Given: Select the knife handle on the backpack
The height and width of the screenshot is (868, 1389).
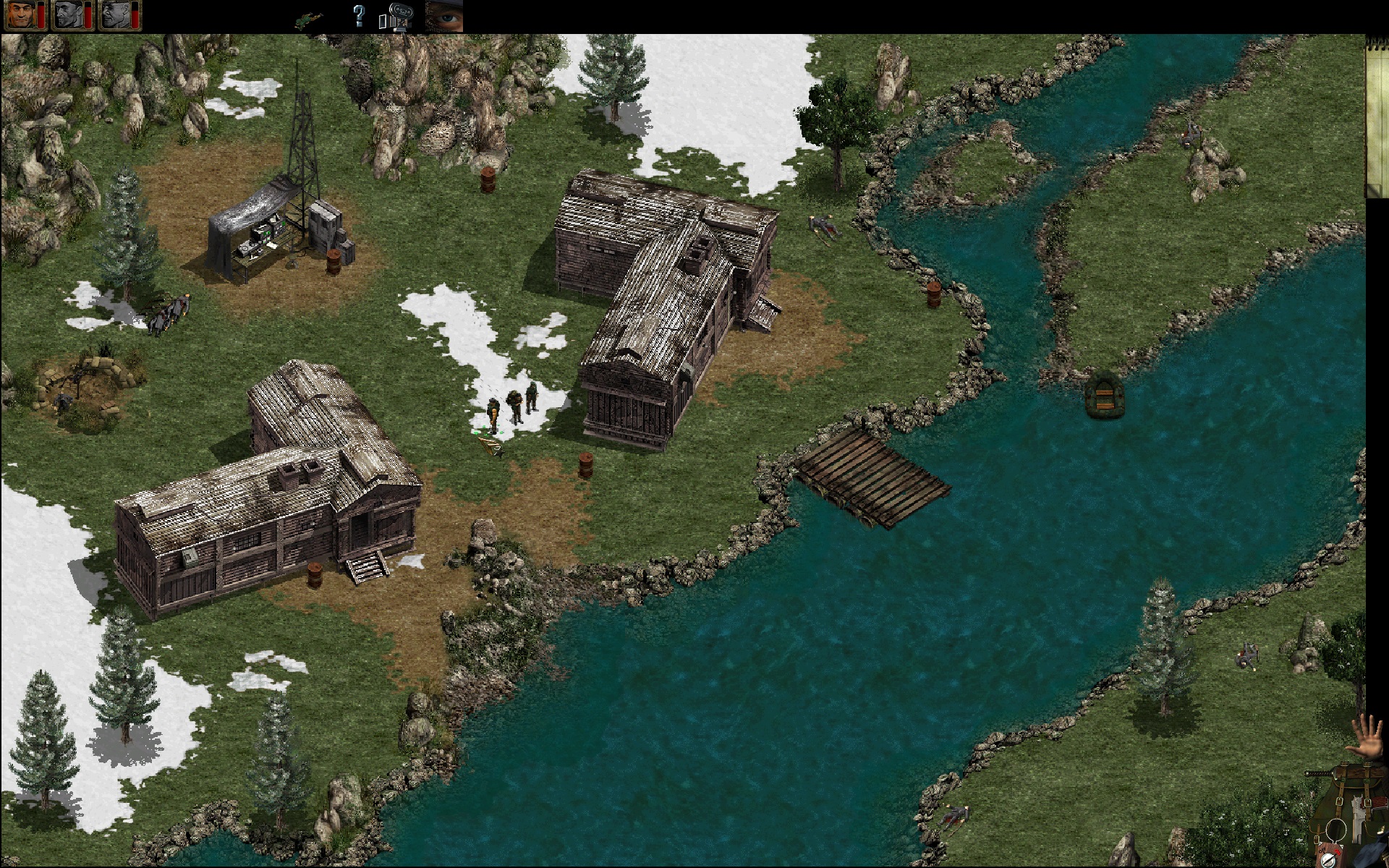Looking at the screenshot, I should [x=1318, y=773].
